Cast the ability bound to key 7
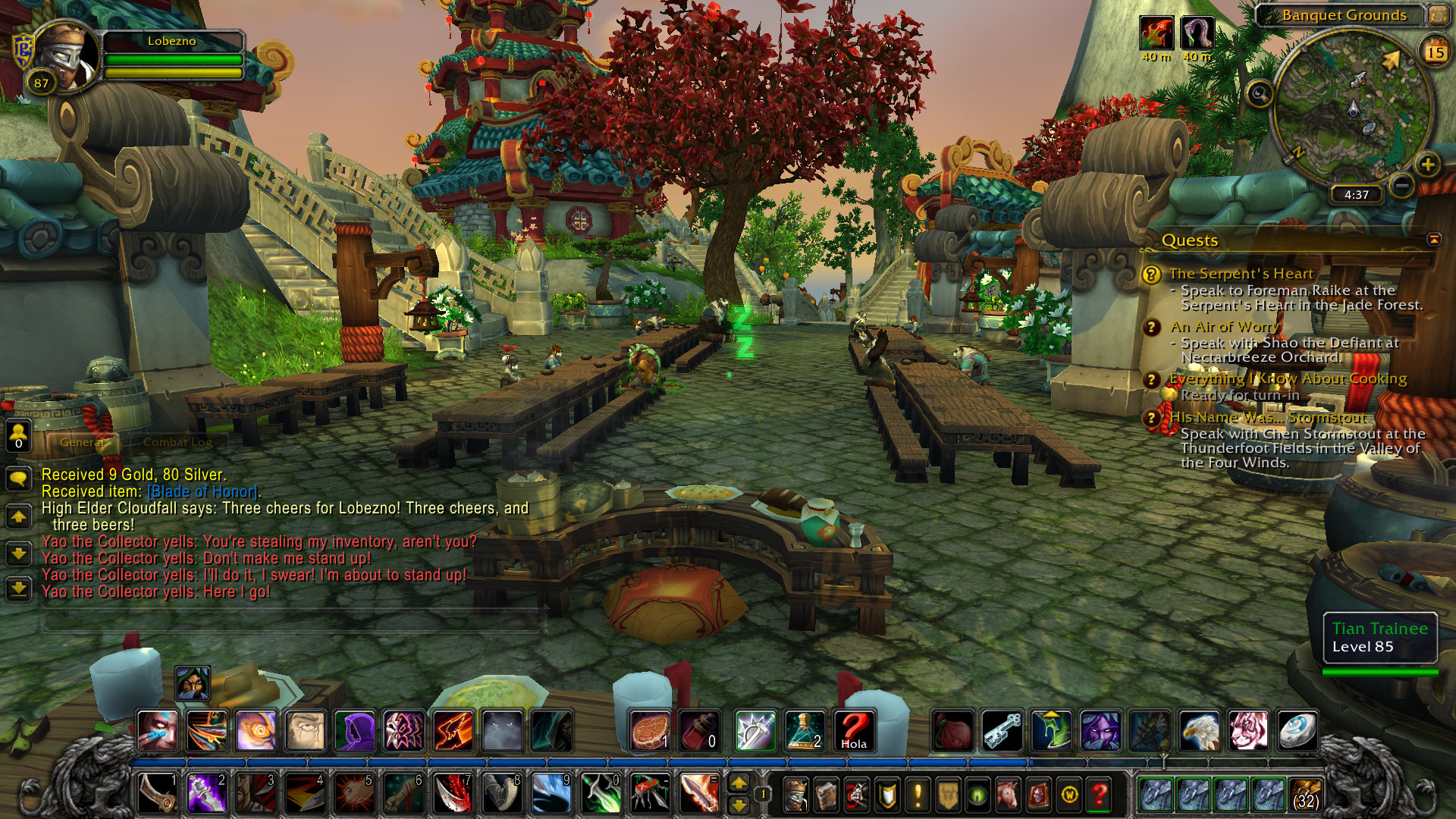The height and width of the screenshot is (819, 1456). [453, 793]
